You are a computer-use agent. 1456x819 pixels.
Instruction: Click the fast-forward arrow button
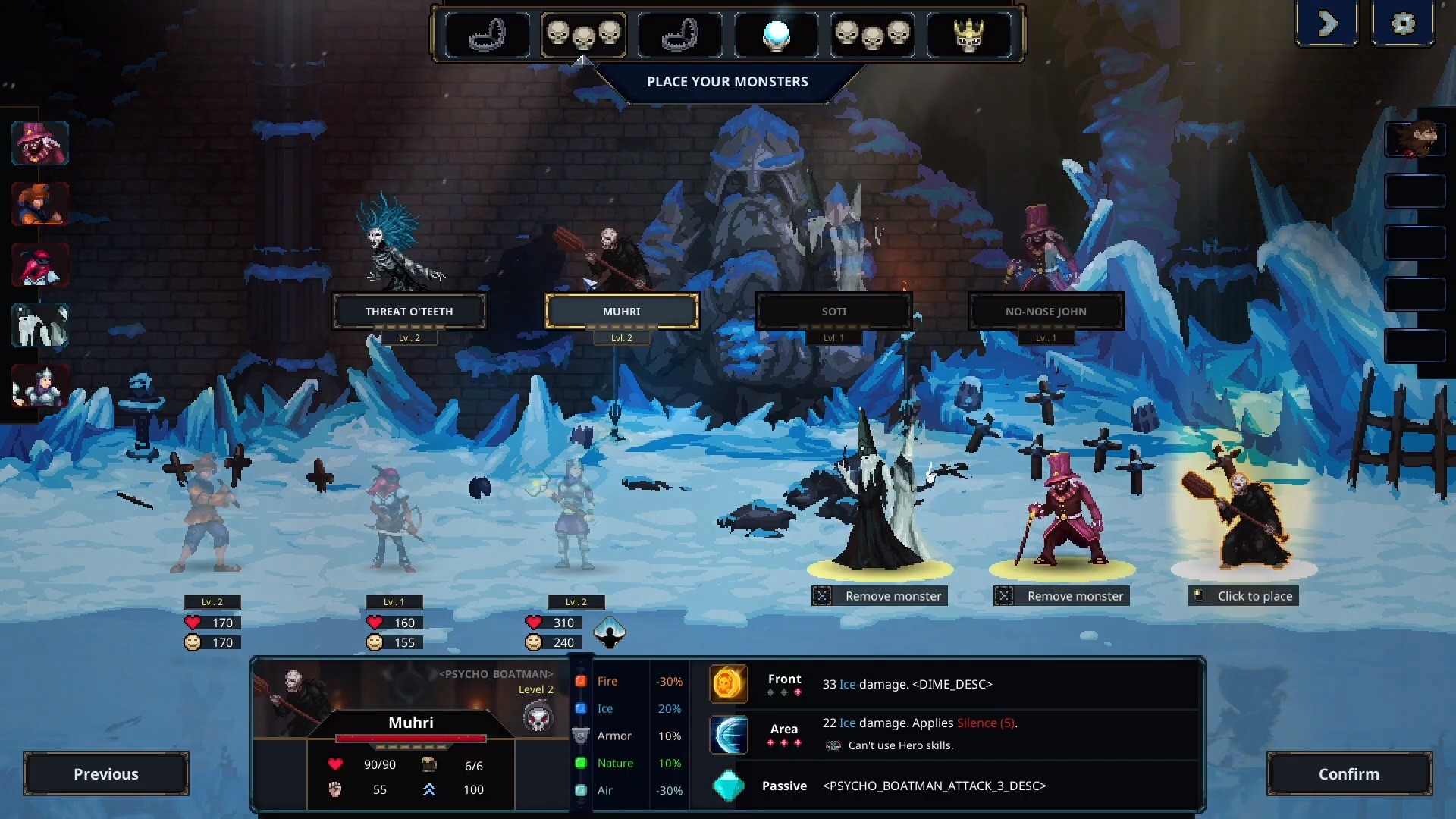(x=1327, y=24)
